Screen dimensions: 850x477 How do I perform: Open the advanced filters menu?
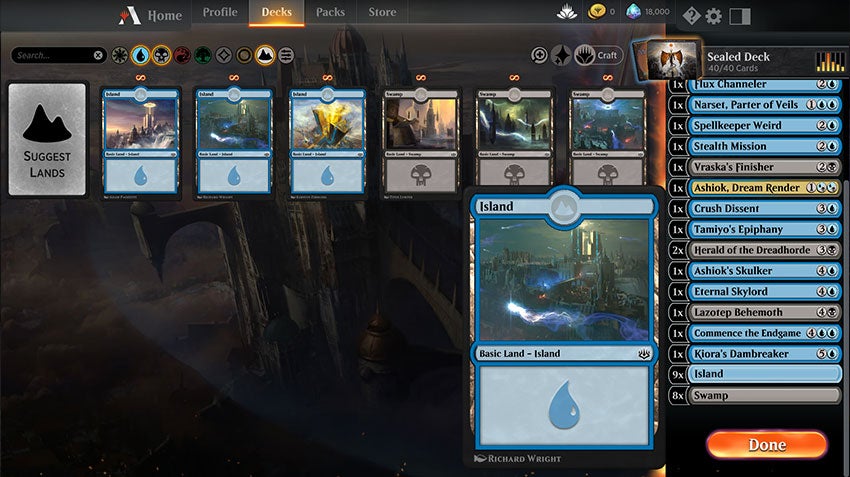tap(286, 55)
